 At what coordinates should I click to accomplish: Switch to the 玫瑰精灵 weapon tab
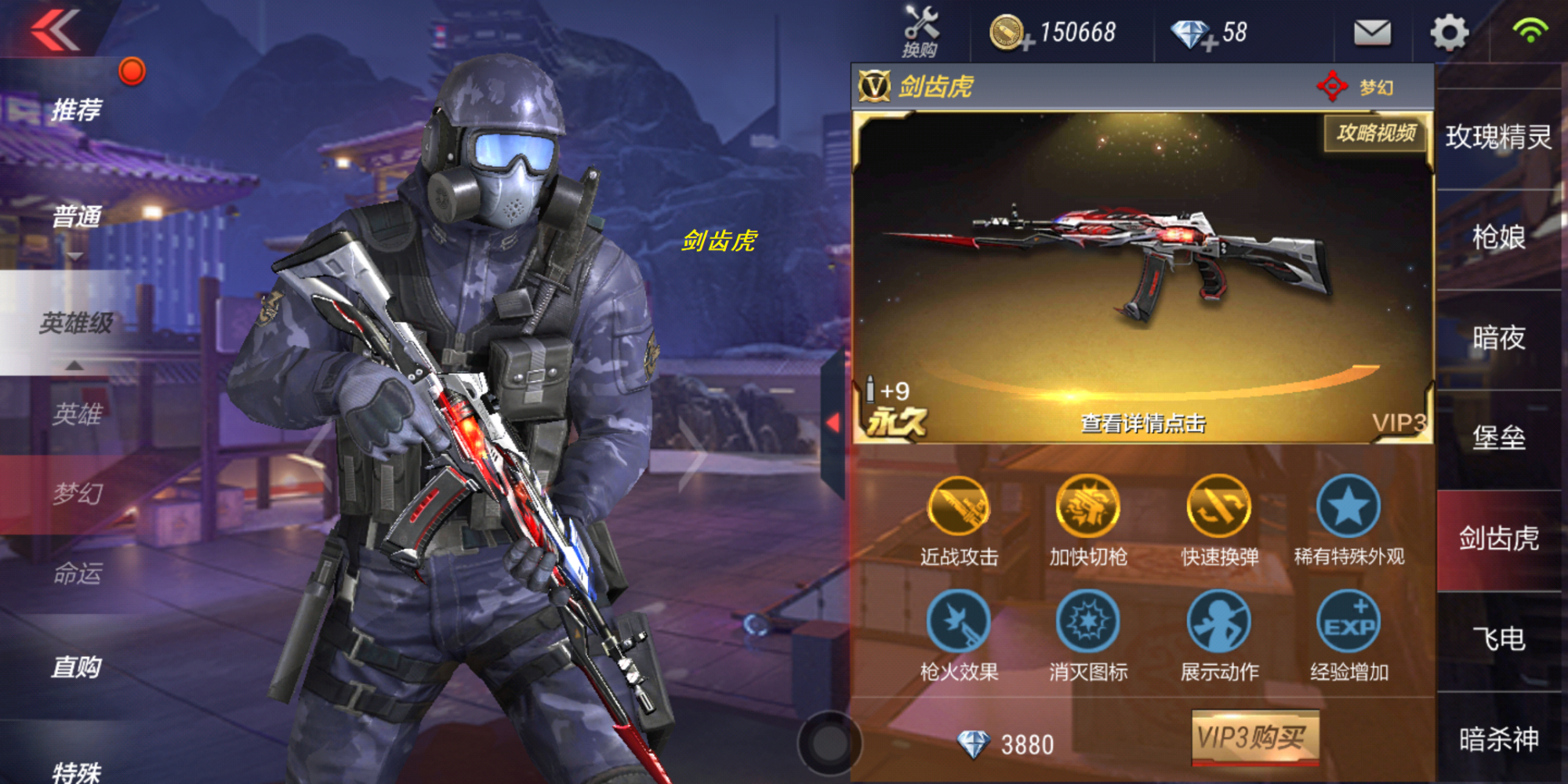tap(1498, 135)
